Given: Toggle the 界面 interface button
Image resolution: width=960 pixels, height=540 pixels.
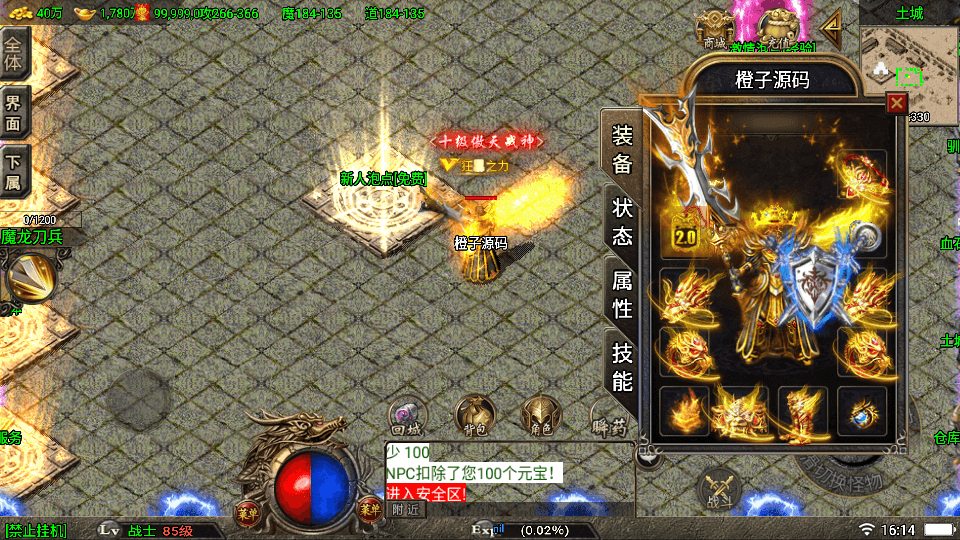Looking at the screenshot, I should click(14, 112).
